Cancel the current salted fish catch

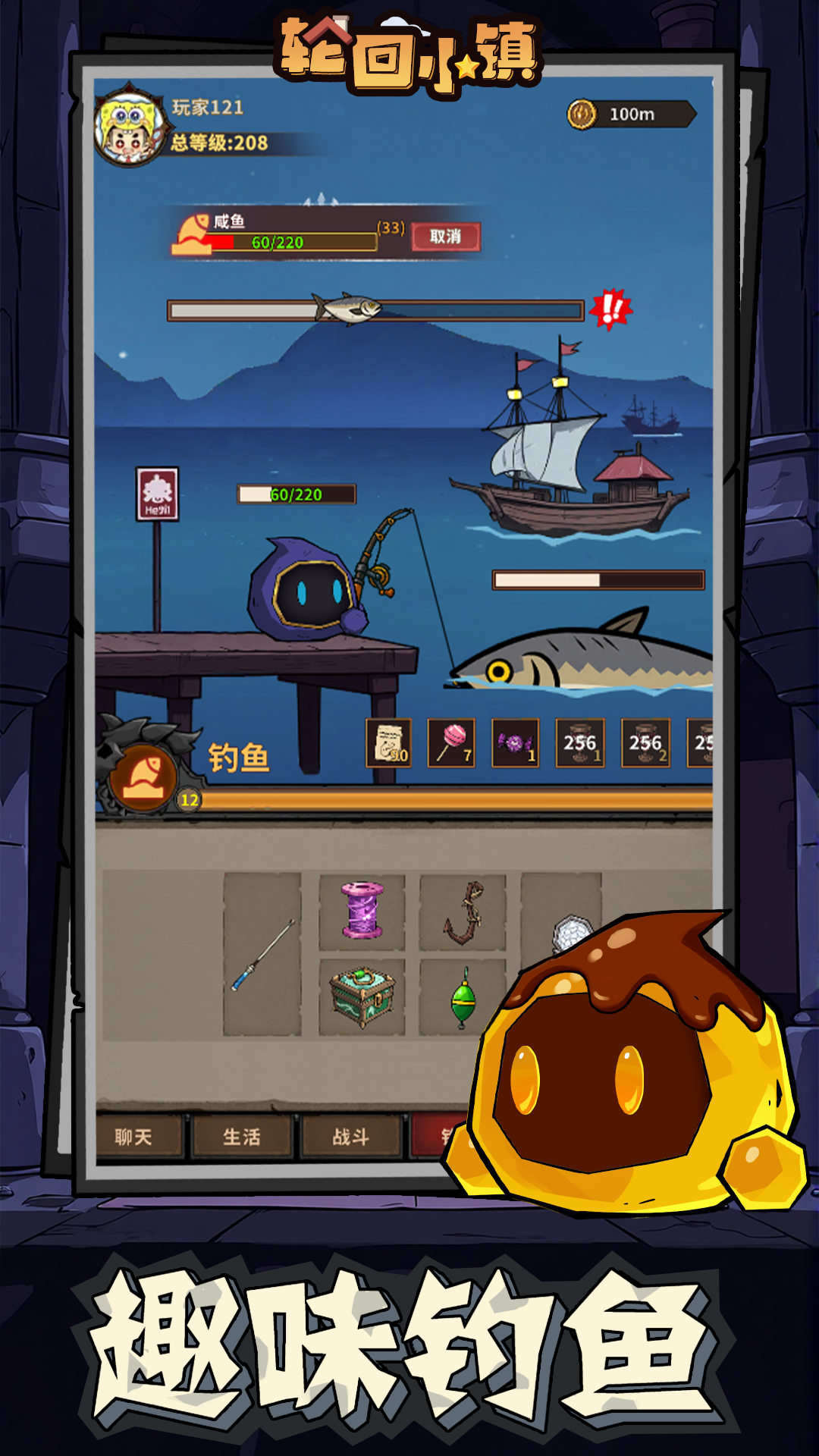[445, 237]
